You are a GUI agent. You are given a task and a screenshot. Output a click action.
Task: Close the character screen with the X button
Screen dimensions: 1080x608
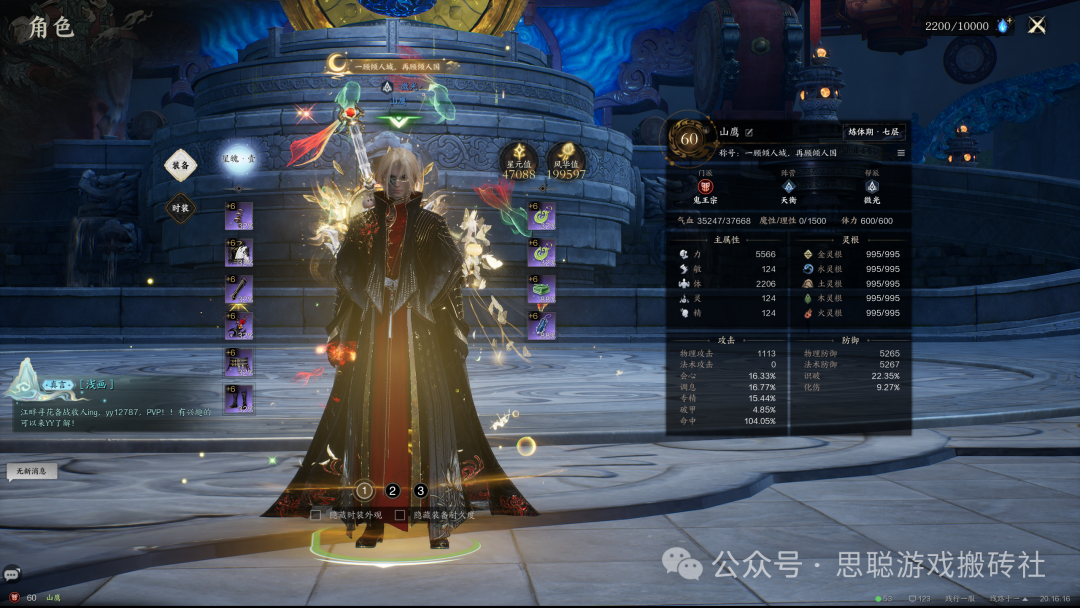coord(1037,26)
